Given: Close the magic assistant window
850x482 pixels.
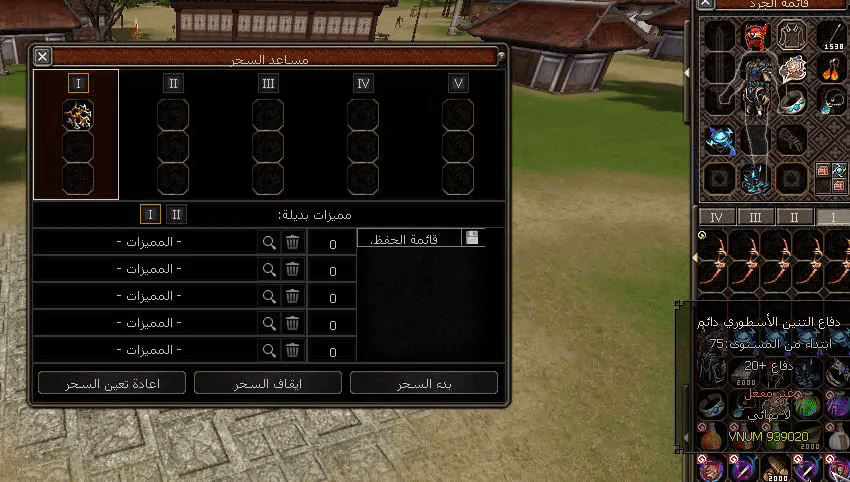Looking at the screenshot, I should [x=42, y=58].
